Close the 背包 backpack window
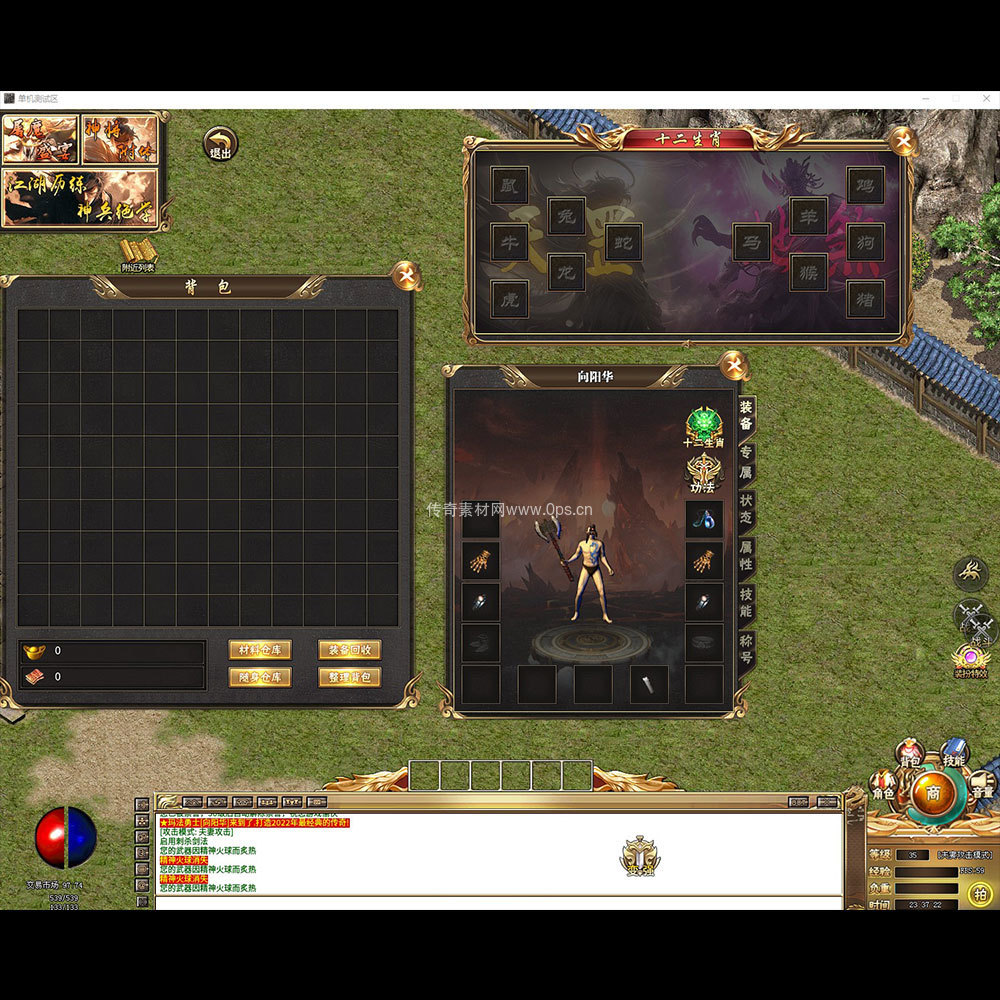The width and height of the screenshot is (1000, 1000). (406, 275)
